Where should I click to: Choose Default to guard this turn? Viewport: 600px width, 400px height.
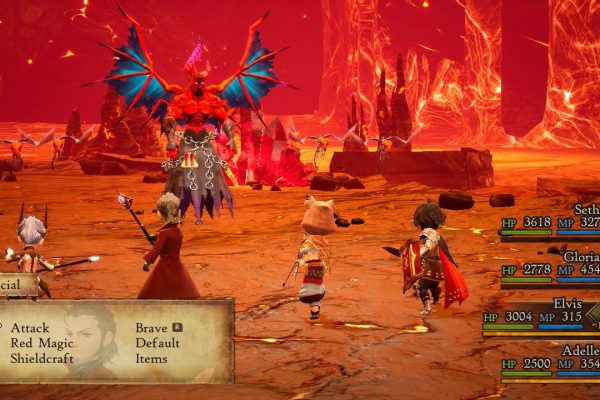(158, 342)
